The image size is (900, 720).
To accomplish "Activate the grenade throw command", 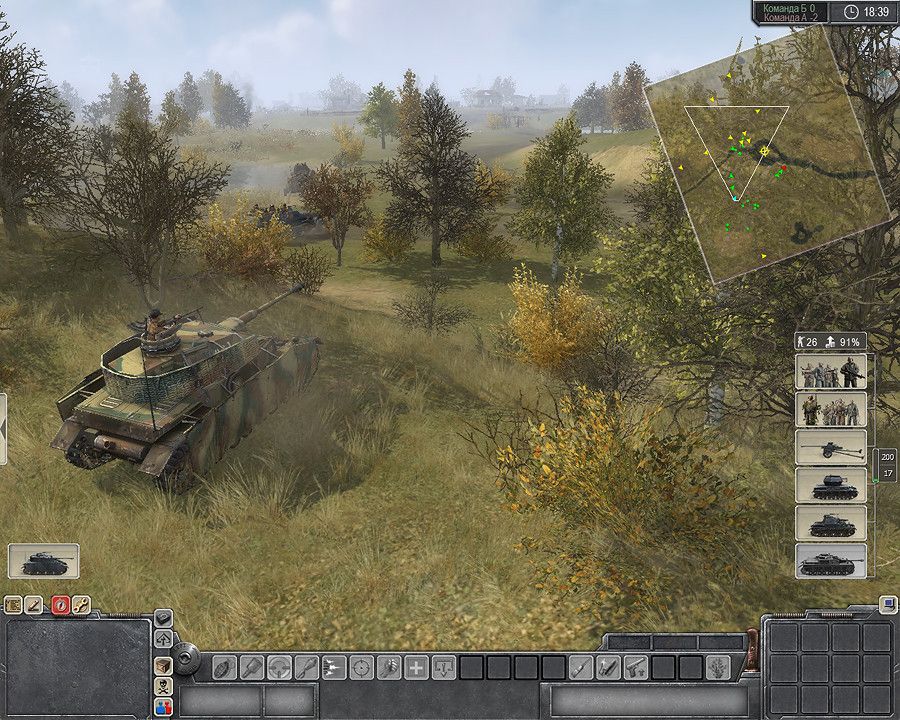I will (225, 667).
